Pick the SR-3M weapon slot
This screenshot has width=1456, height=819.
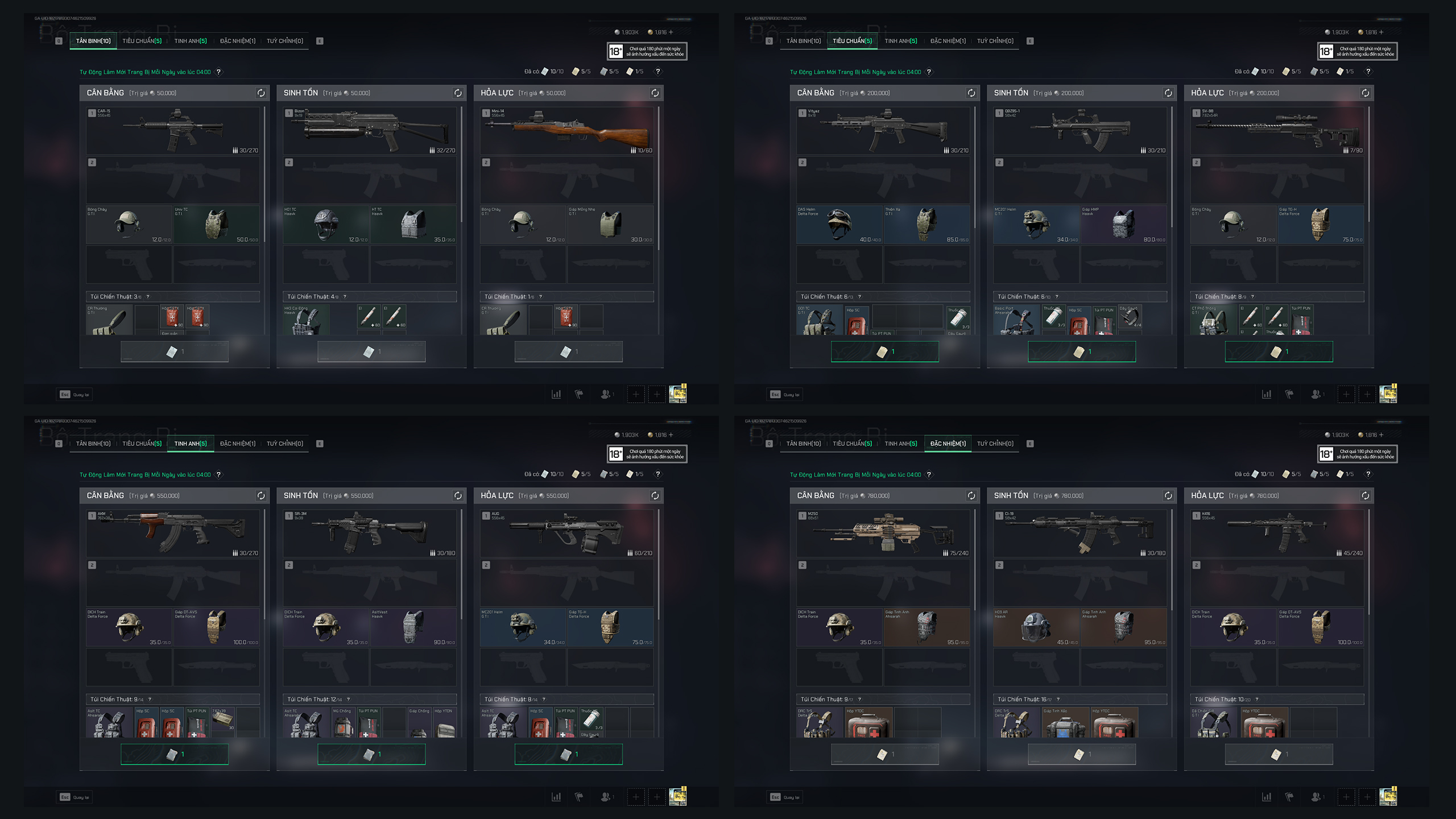click(370, 533)
